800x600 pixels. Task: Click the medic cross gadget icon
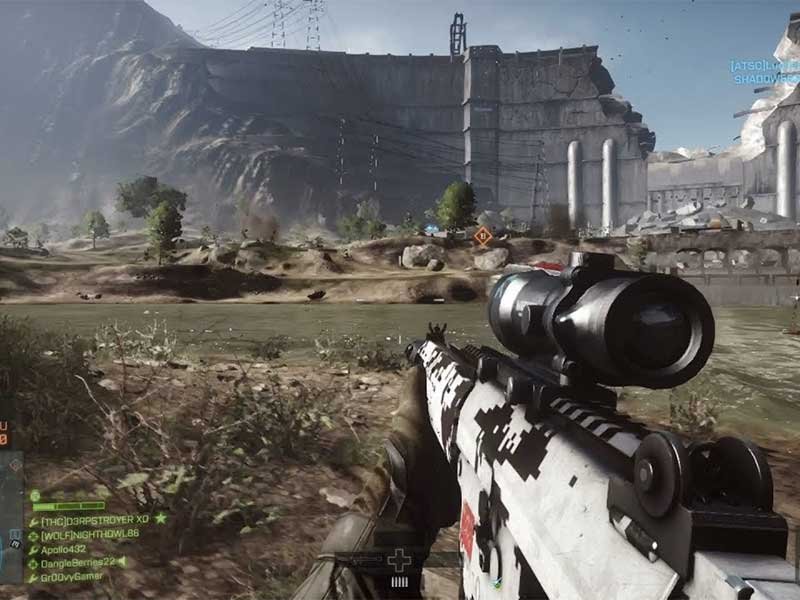[399, 560]
